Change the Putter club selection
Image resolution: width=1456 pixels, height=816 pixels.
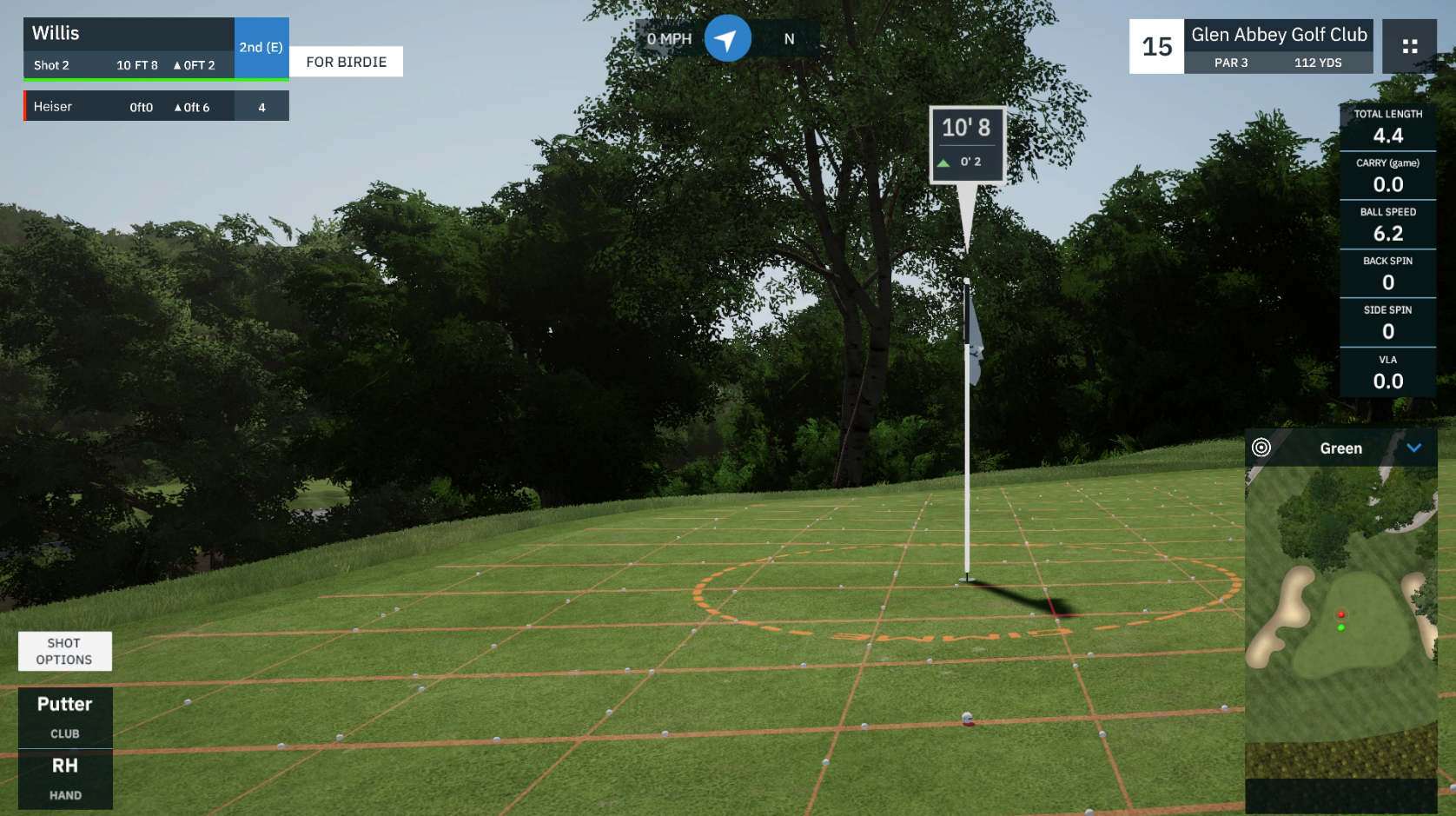coord(65,717)
